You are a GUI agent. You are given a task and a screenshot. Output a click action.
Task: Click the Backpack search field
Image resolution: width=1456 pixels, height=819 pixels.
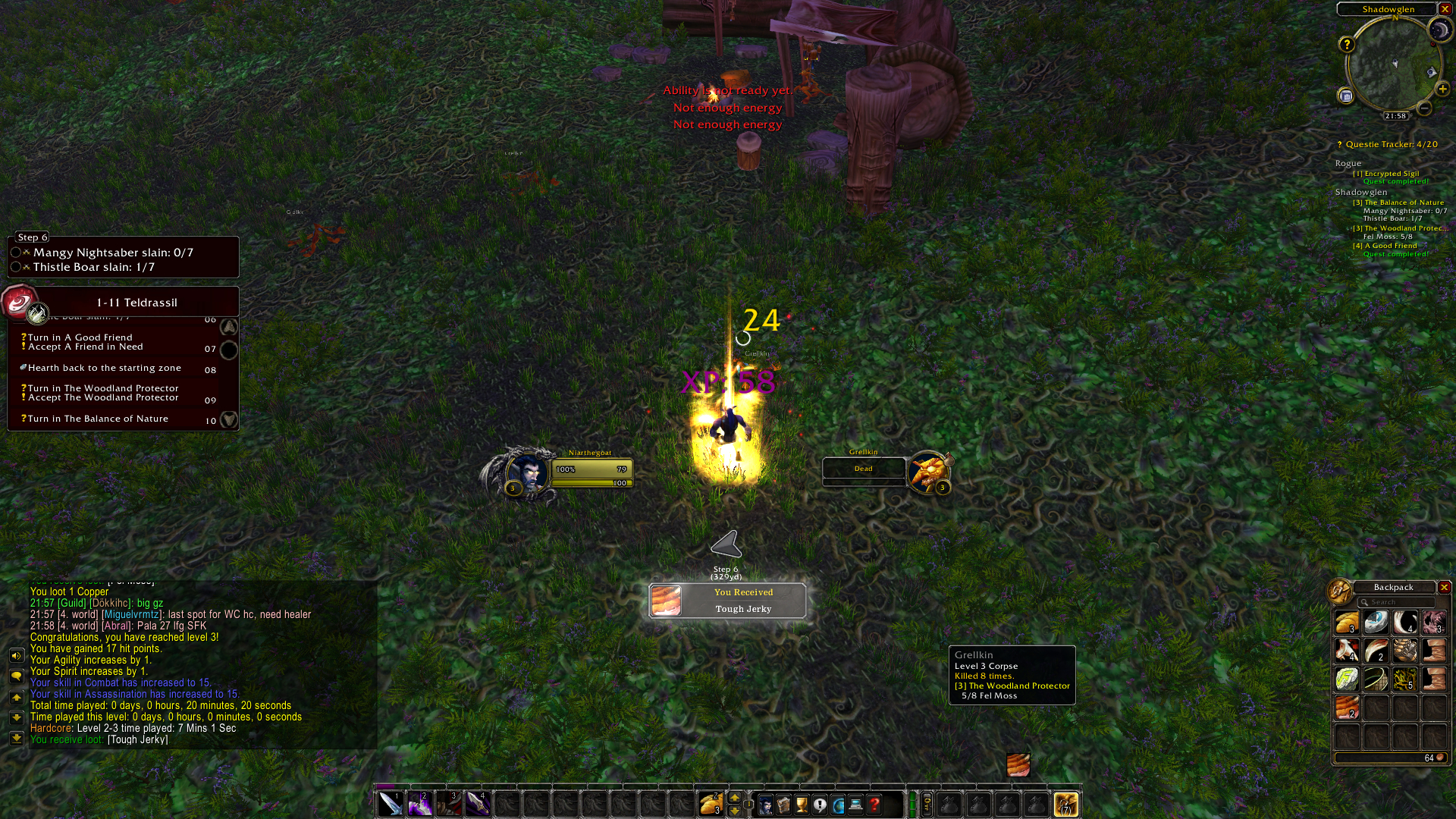(x=1395, y=602)
